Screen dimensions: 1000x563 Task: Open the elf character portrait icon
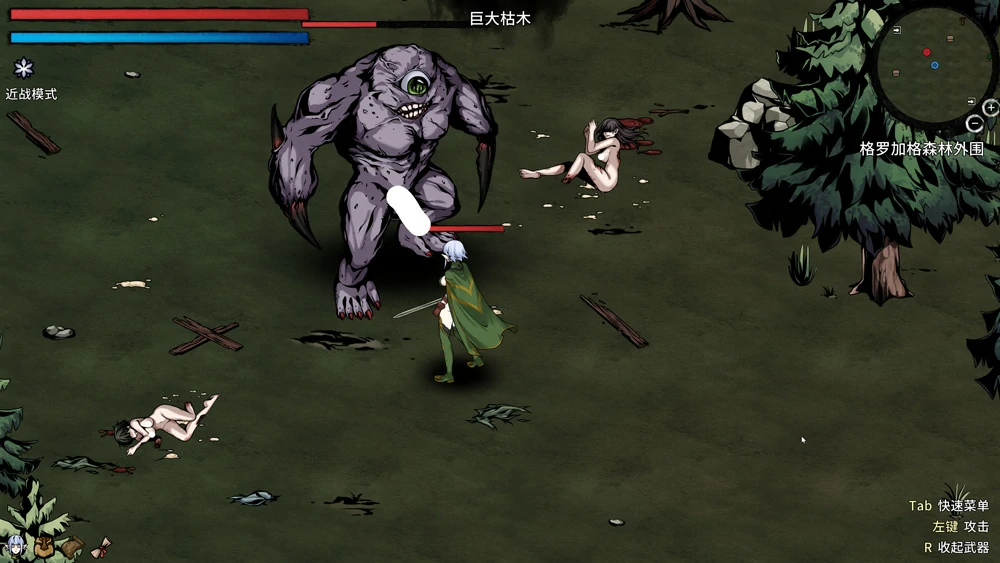[x=16, y=546]
